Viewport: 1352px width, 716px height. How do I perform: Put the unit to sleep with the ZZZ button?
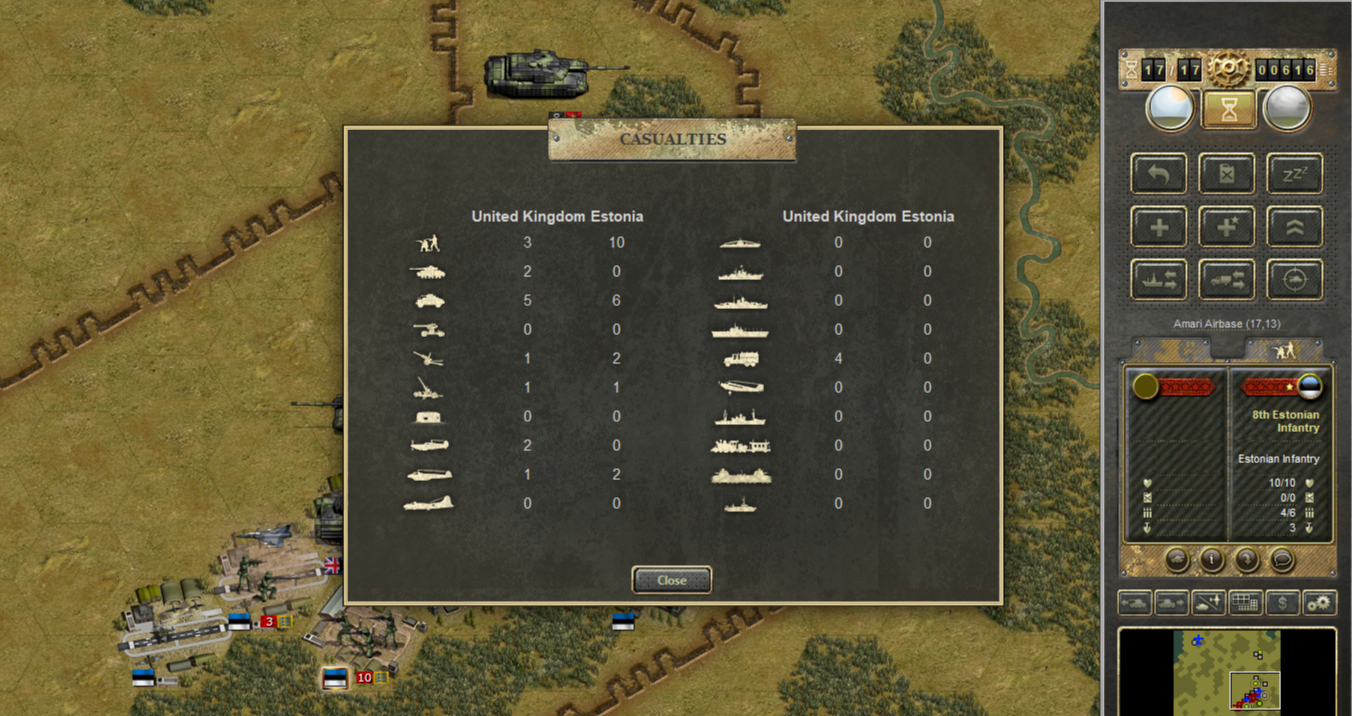pos(1295,174)
